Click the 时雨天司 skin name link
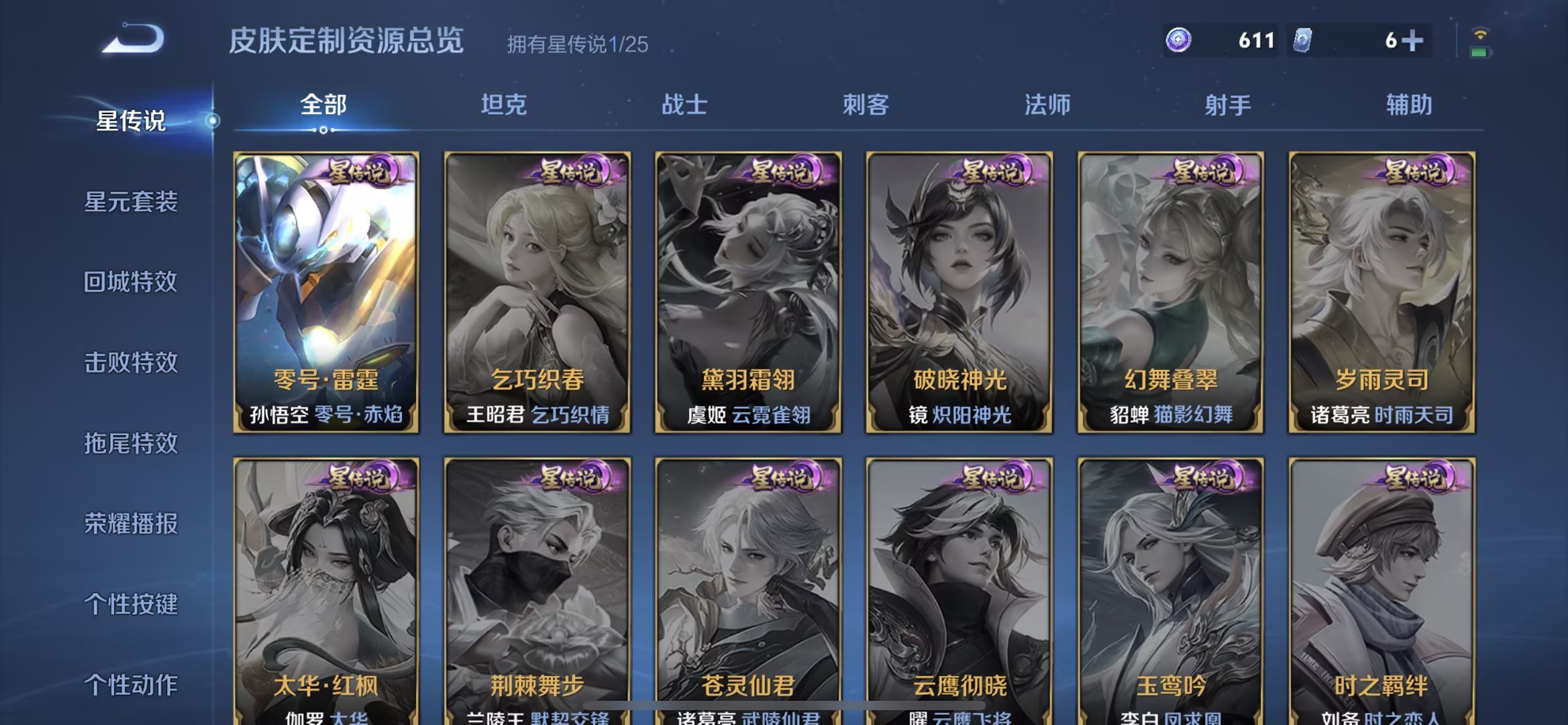 coord(1414,414)
